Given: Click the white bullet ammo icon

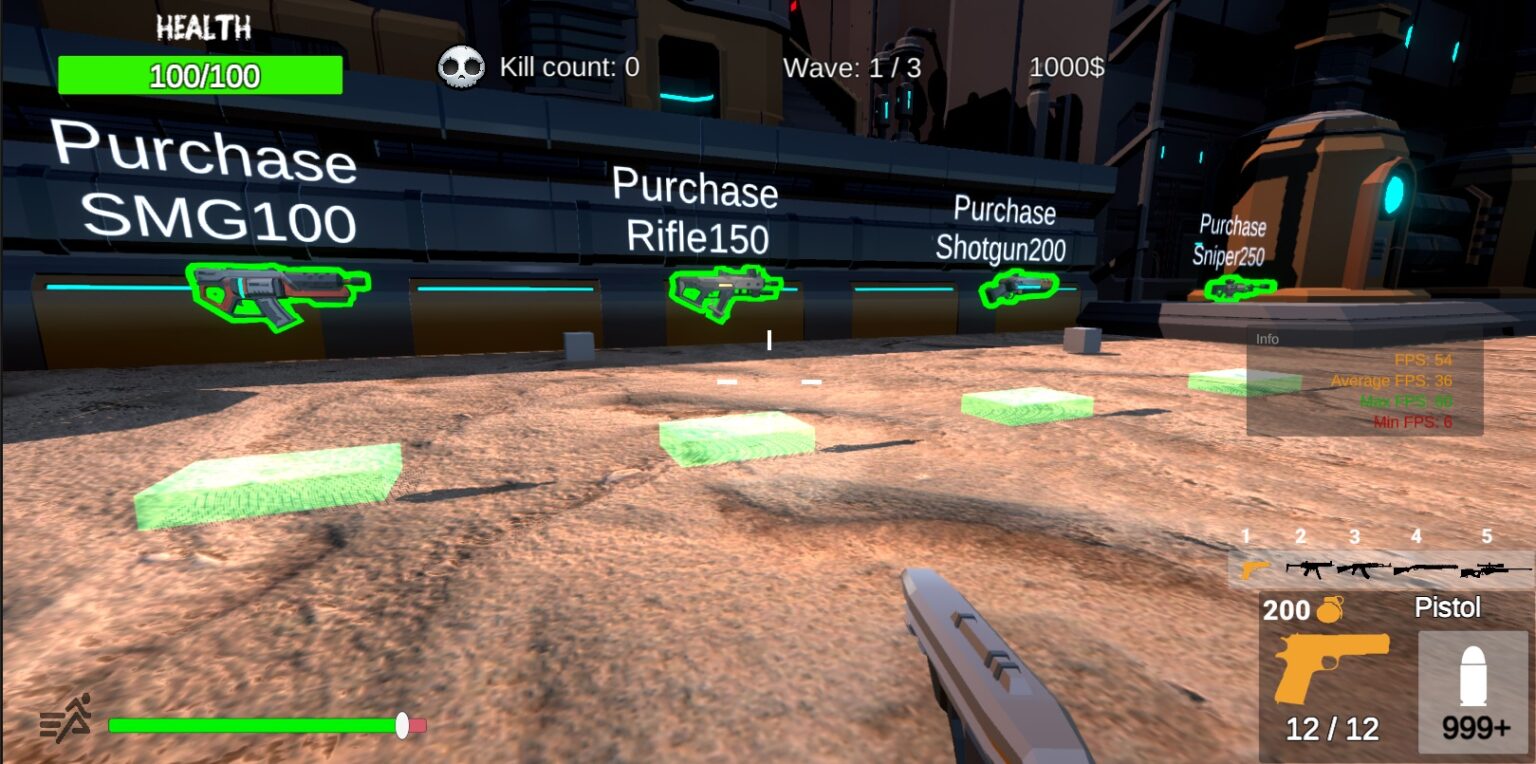Looking at the screenshot, I should pos(1474,675).
